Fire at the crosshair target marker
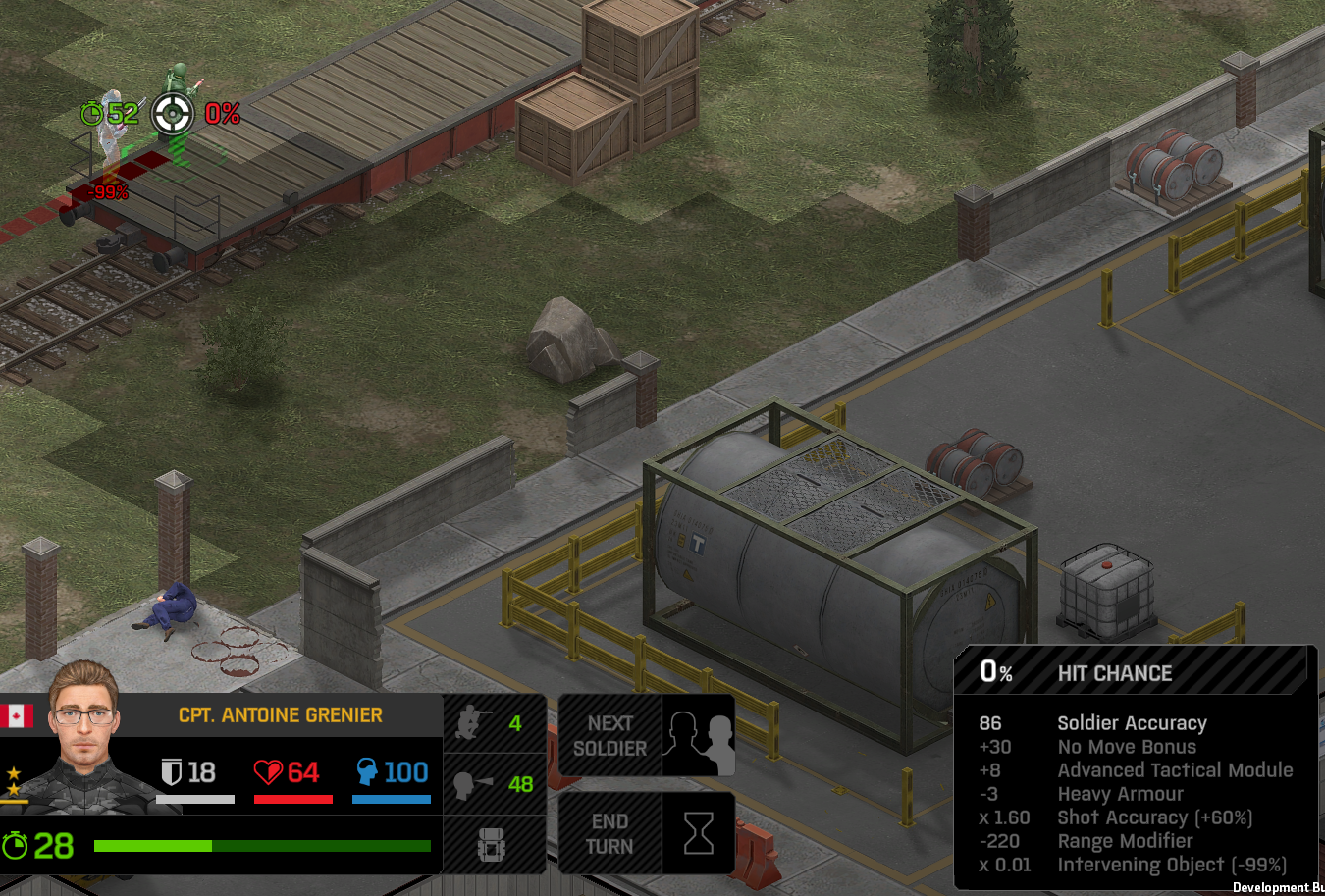 pyautogui.click(x=173, y=114)
